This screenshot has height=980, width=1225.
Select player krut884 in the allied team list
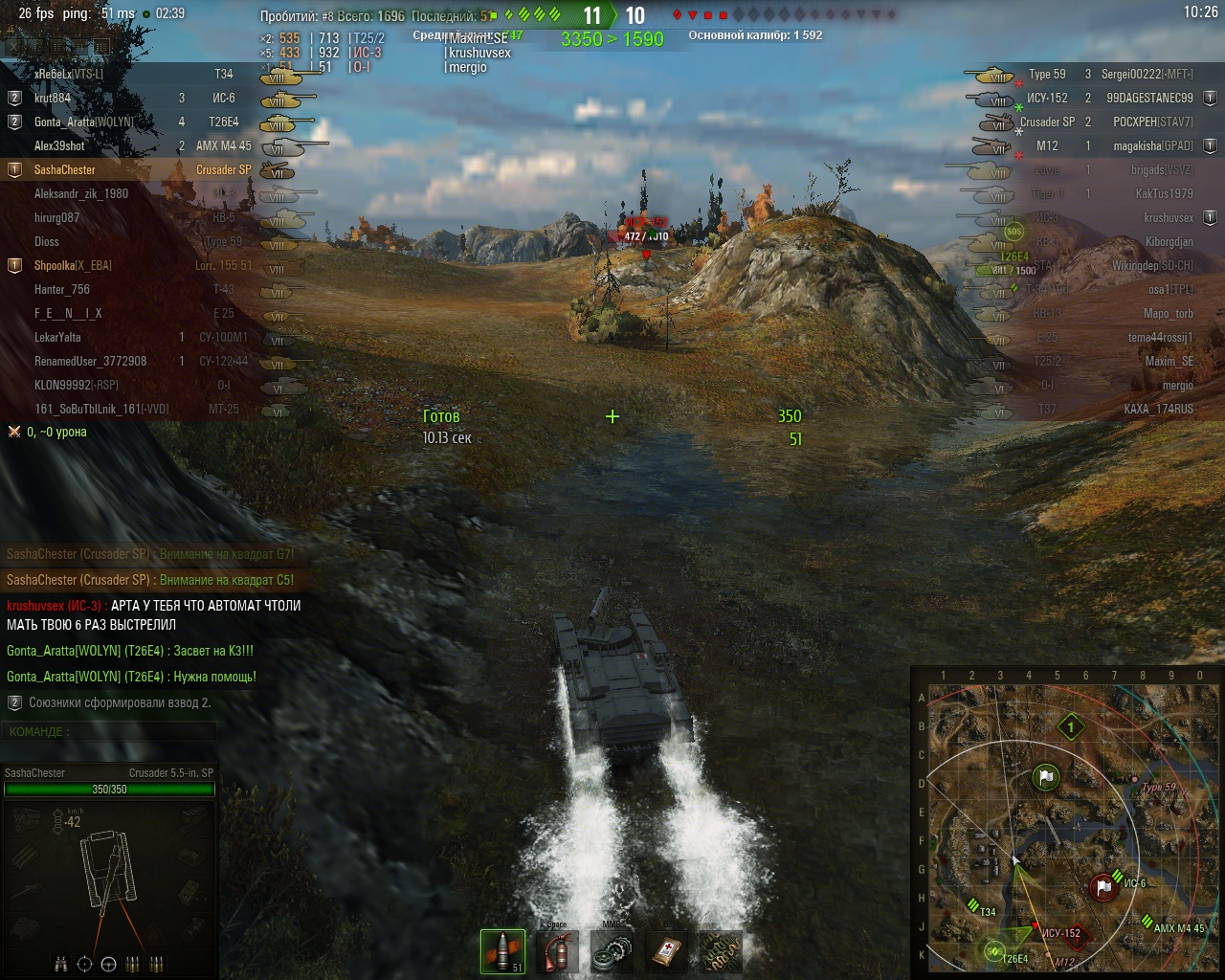53,98
